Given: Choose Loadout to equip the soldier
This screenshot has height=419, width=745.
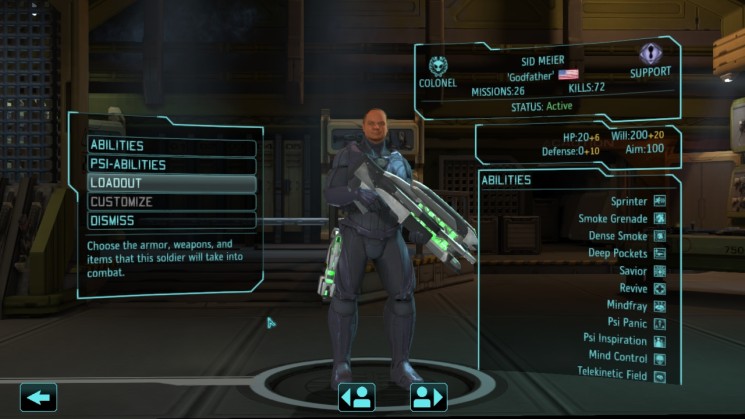Looking at the screenshot, I should coord(171,184).
